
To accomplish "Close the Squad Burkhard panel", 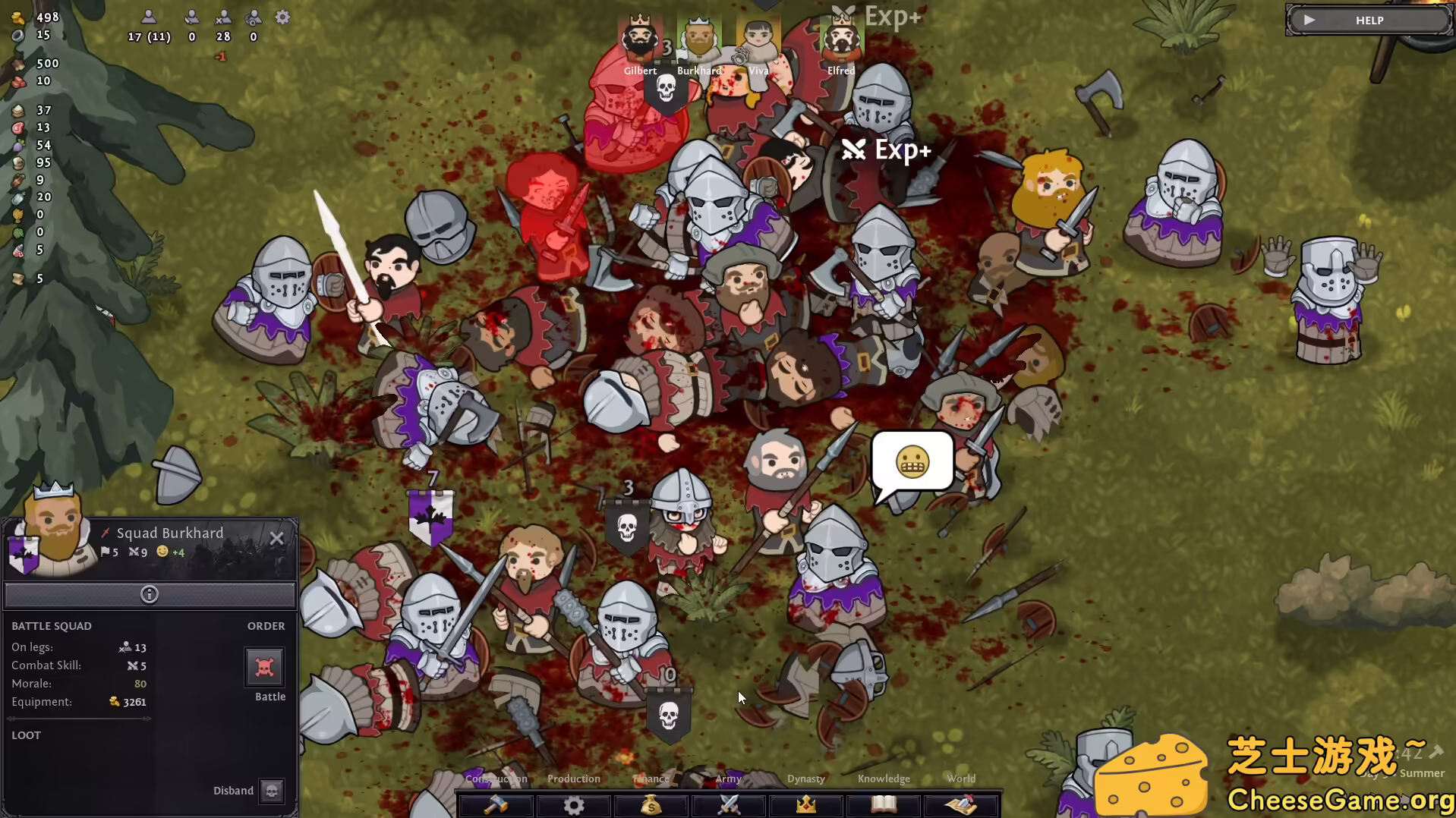I will point(276,538).
